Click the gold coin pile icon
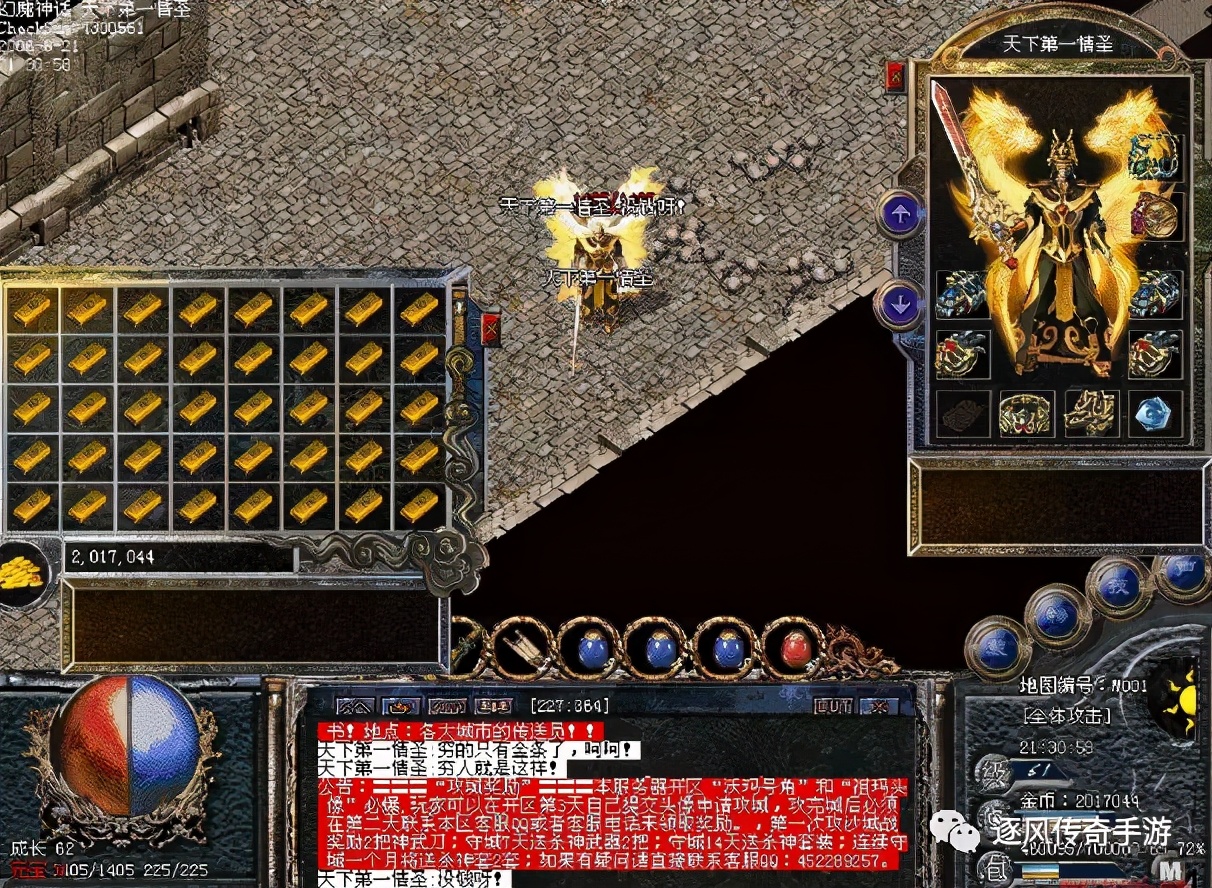This screenshot has width=1212, height=888. pyautogui.click(x=22, y=573)
